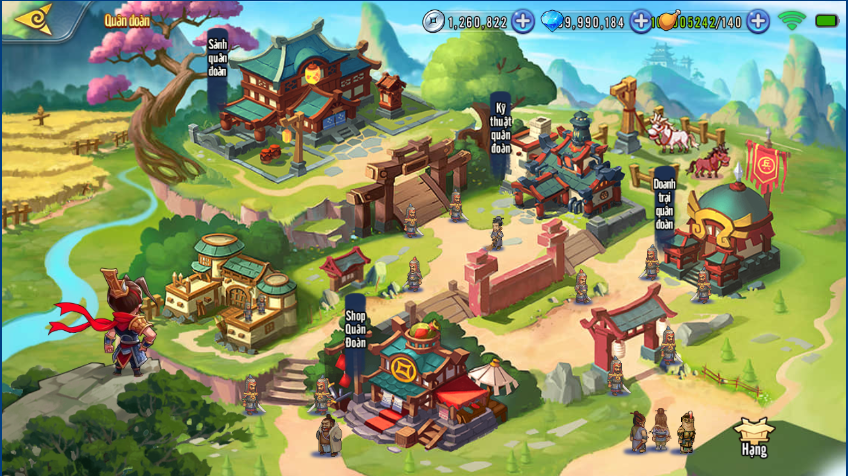Open the Kỹ thuật quân đoàn label

click(500, 128)
